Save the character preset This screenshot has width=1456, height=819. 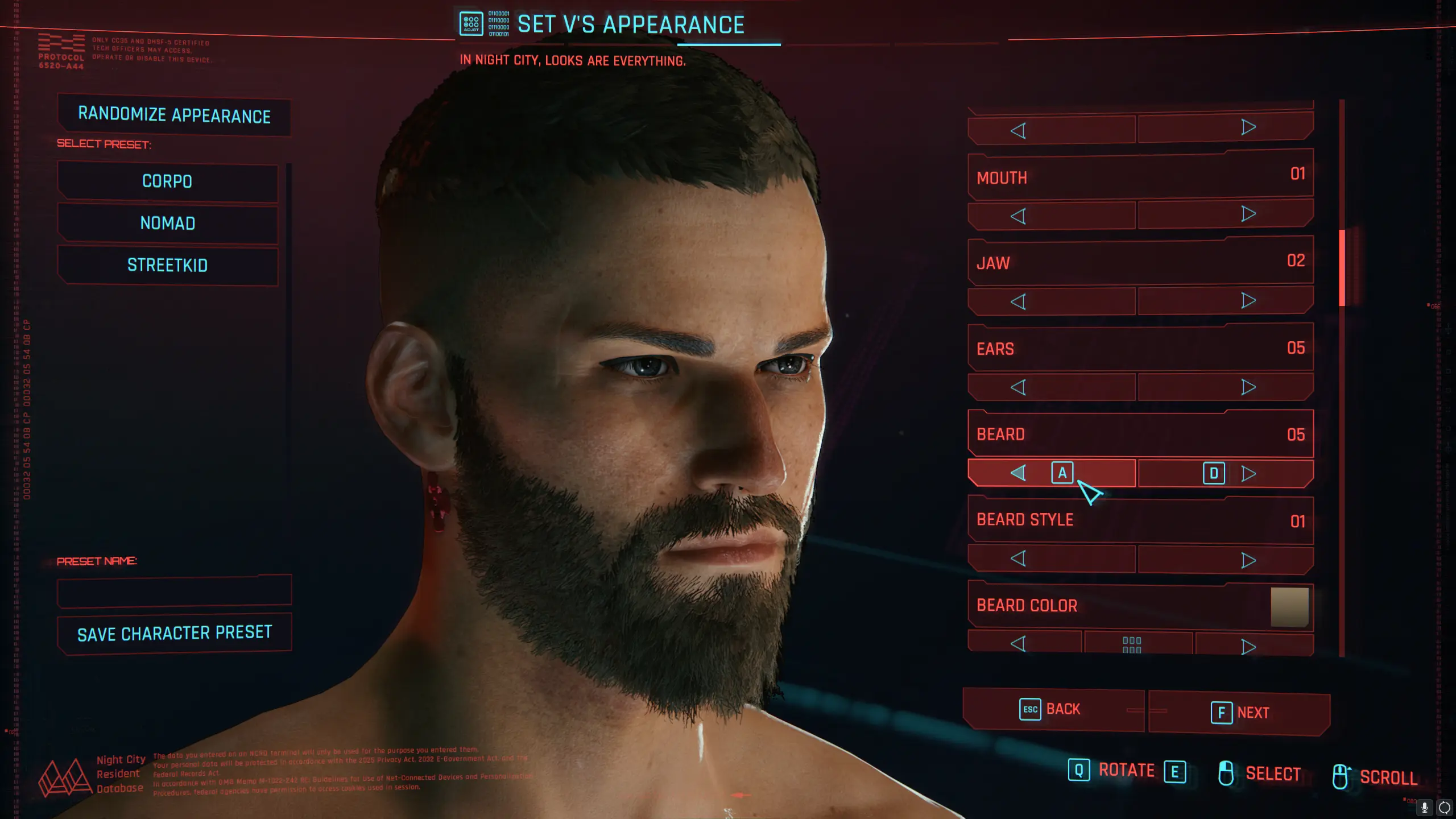(x=174, y=633)
